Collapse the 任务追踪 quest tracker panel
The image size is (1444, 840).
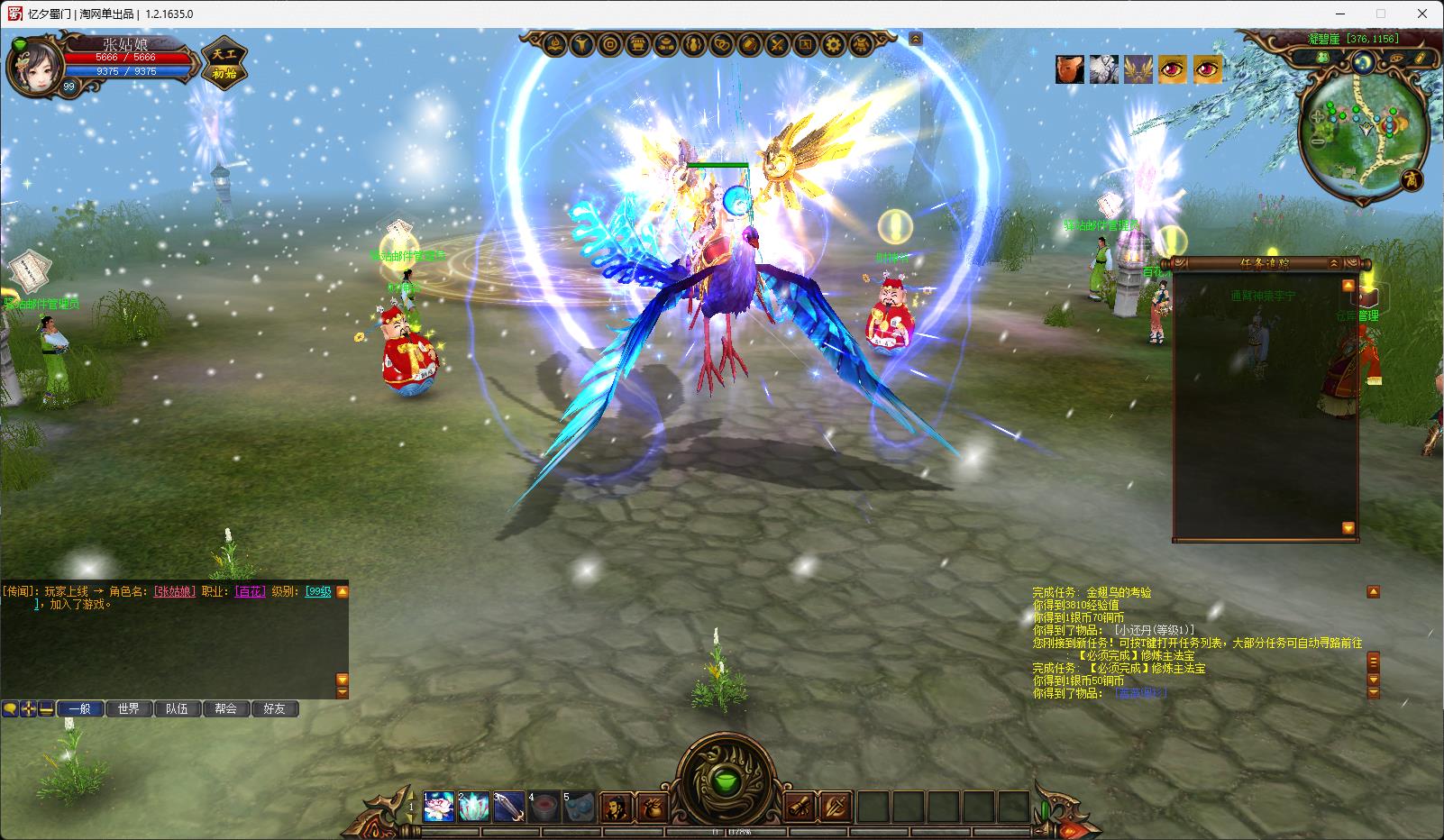coord(1334,263)
